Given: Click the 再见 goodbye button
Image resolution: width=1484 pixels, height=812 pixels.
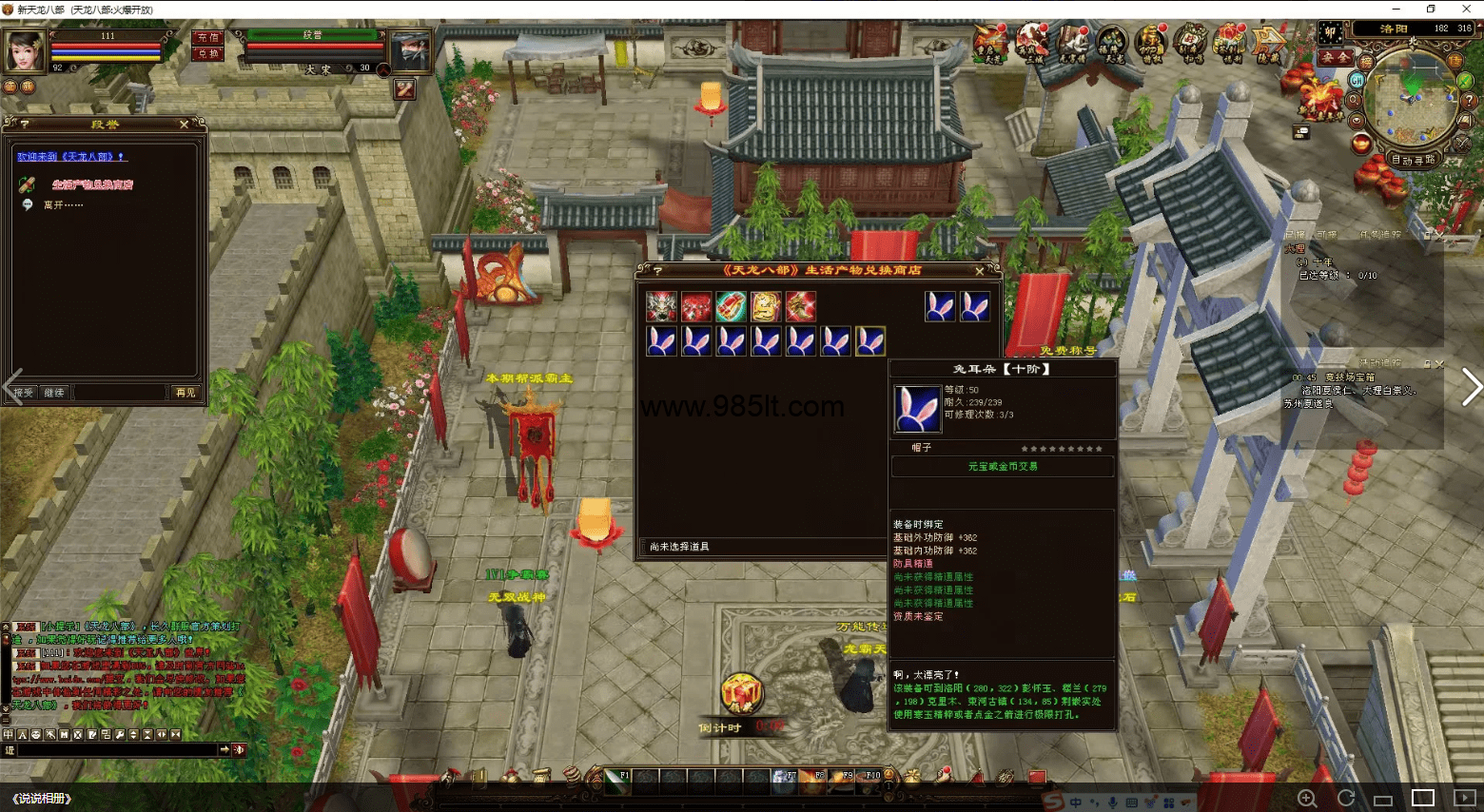Looking at the screenshot, I should click(185, 393).
